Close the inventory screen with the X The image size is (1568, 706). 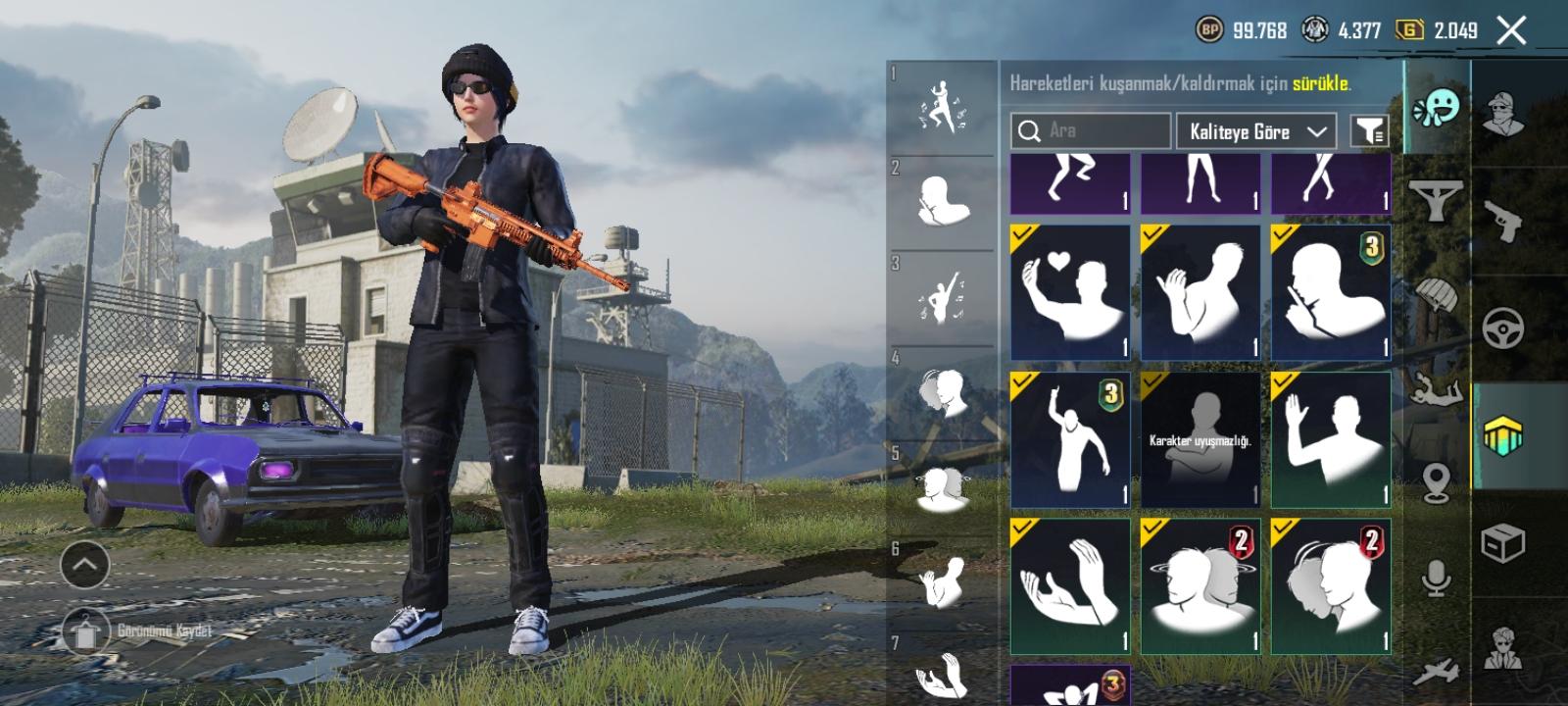click(x=1512, y=30)
